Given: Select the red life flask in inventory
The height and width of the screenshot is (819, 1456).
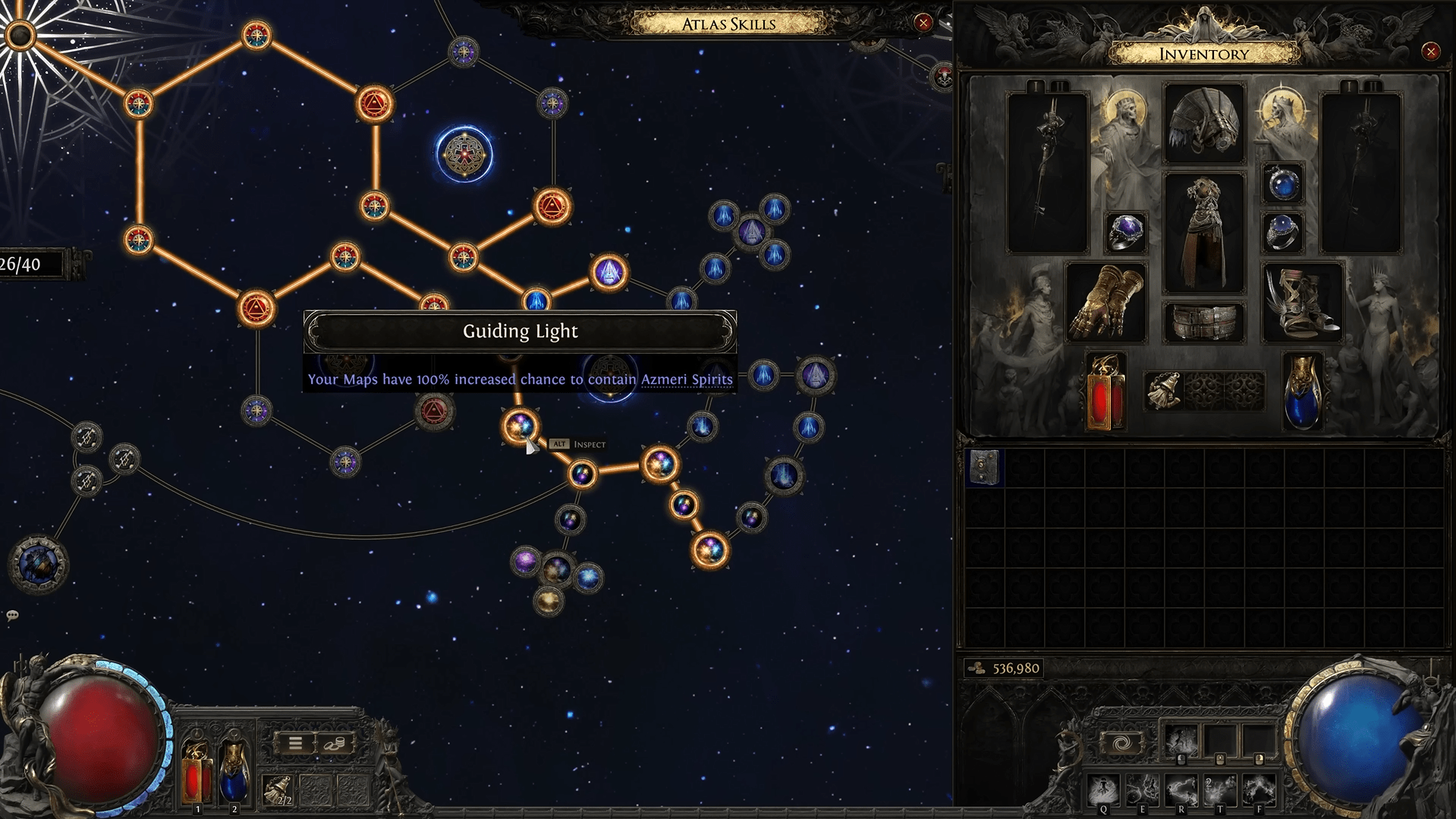Looking at the screenshot, I should [1105, 392].
